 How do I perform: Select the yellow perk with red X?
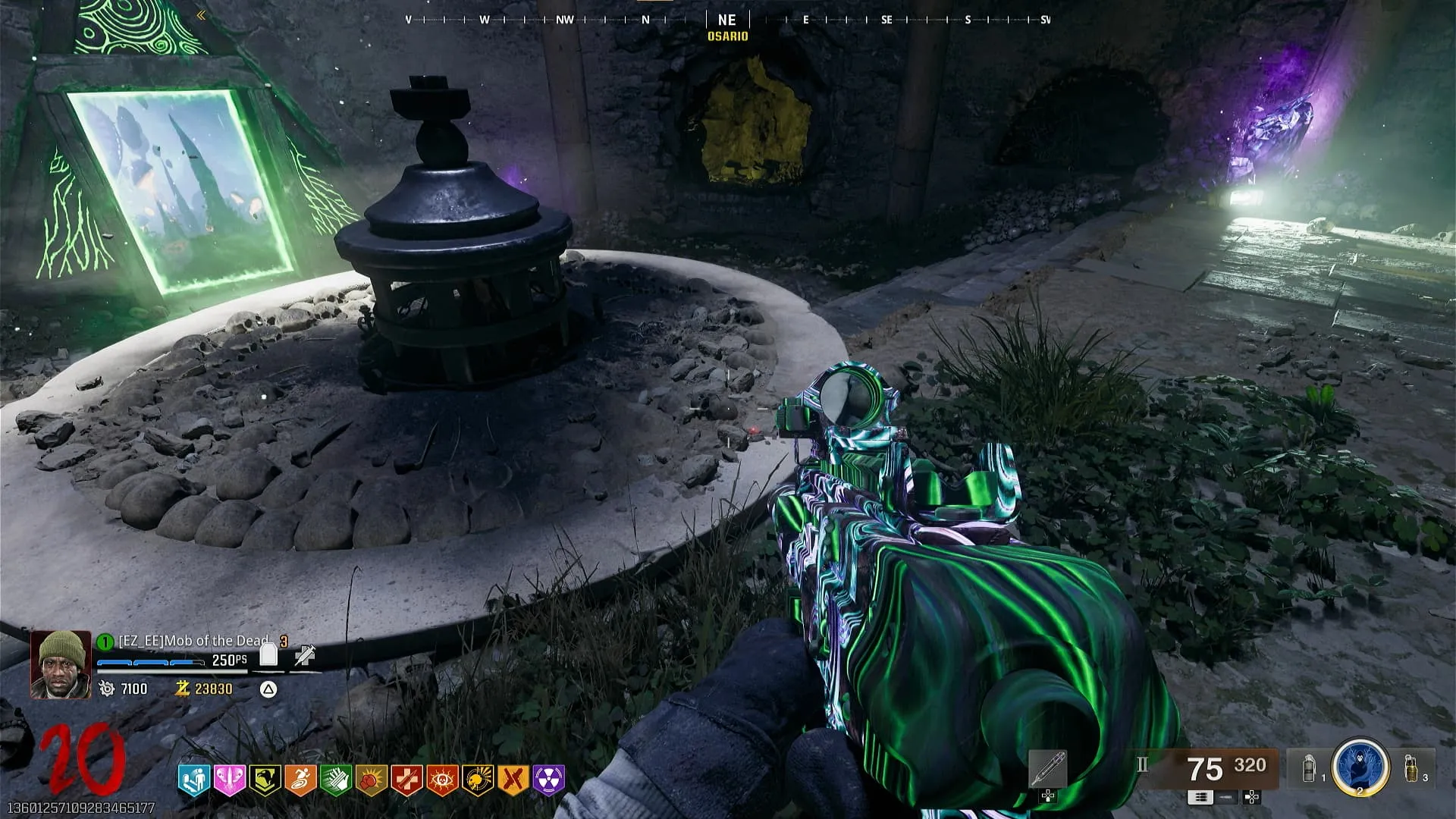pos(513,780)
